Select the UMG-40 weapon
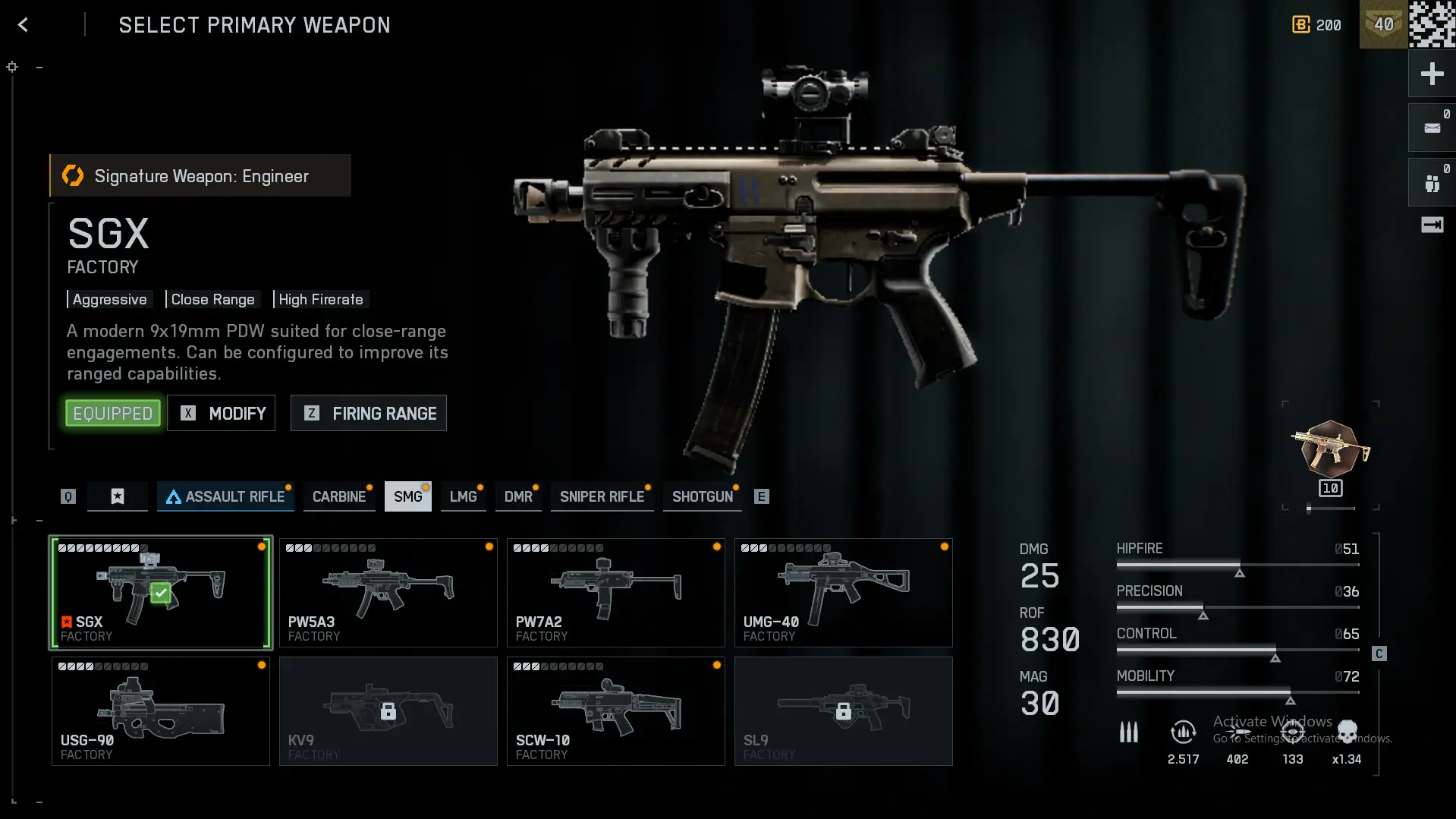 [844, 593]
